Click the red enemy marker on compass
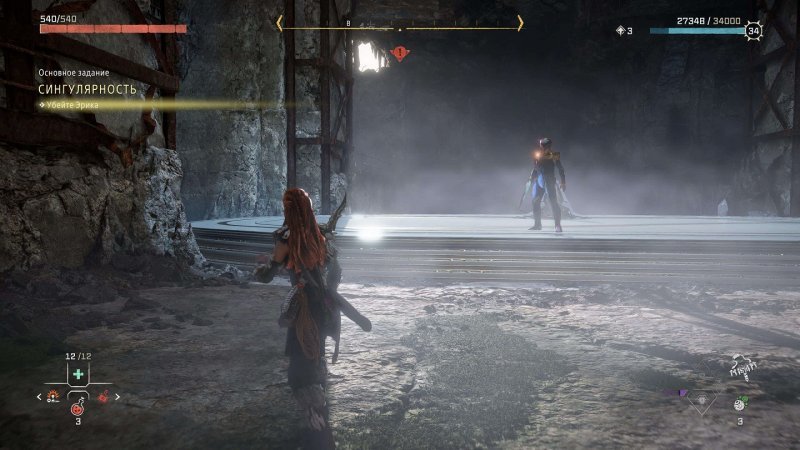 pos(401,52)
